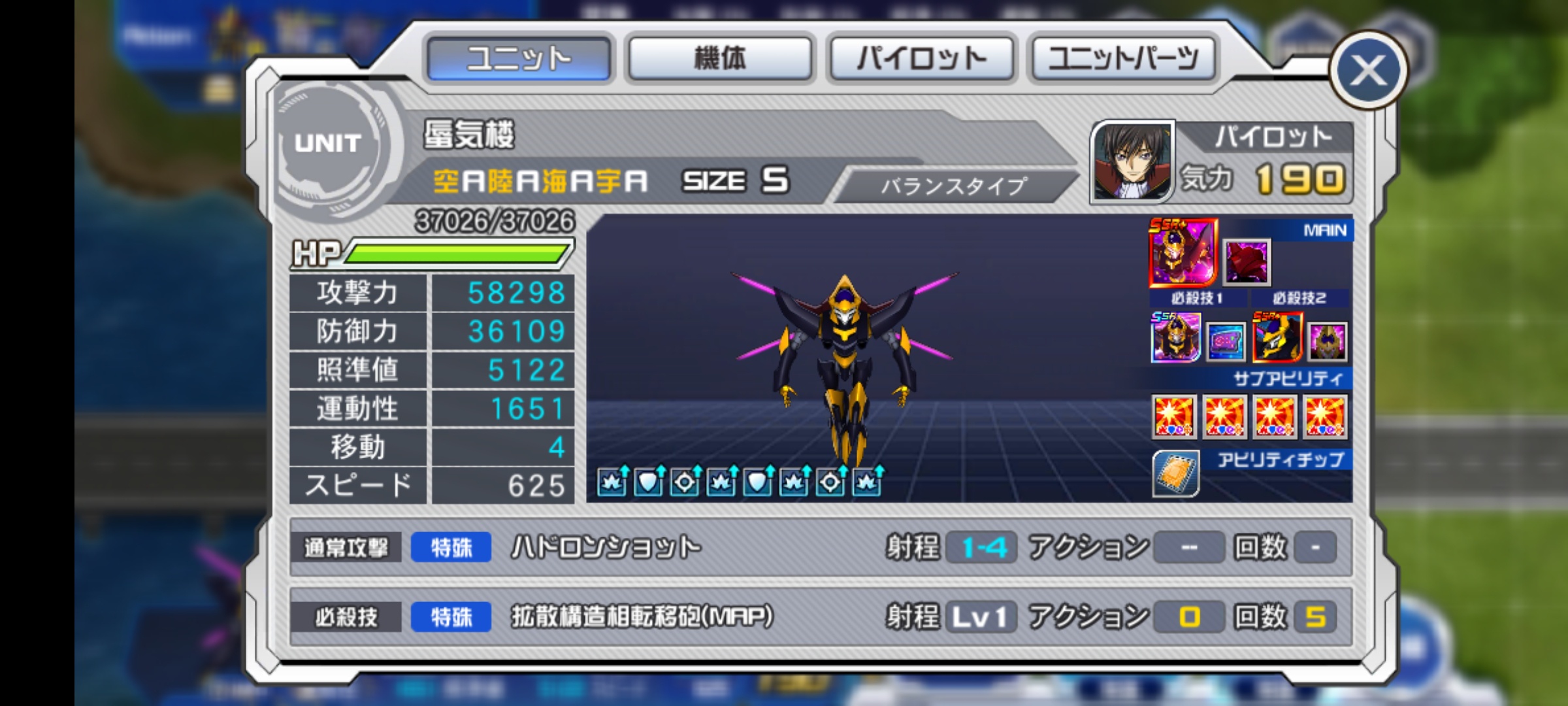The width and height of the screenshot is (1568, 706).
Task: Select the パイロット tab
Action: pos(921,59)
